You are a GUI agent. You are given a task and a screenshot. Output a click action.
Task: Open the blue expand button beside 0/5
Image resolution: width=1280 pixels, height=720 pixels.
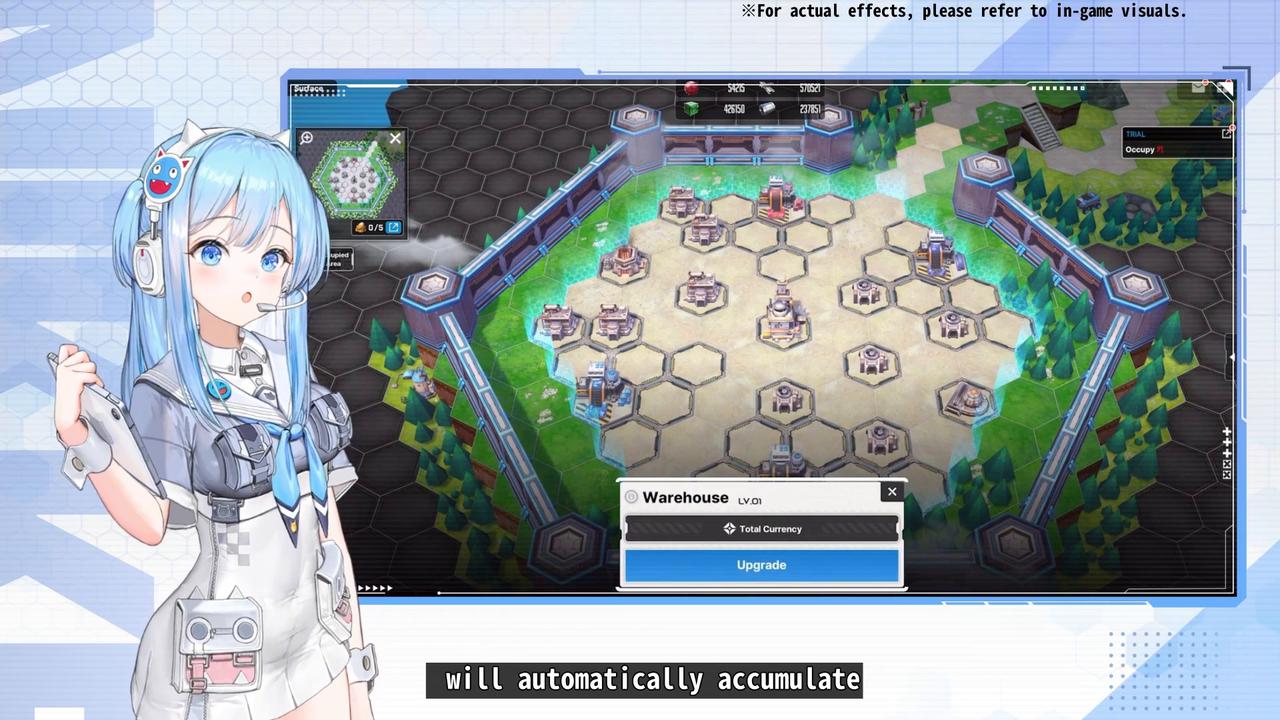[394, 228]
